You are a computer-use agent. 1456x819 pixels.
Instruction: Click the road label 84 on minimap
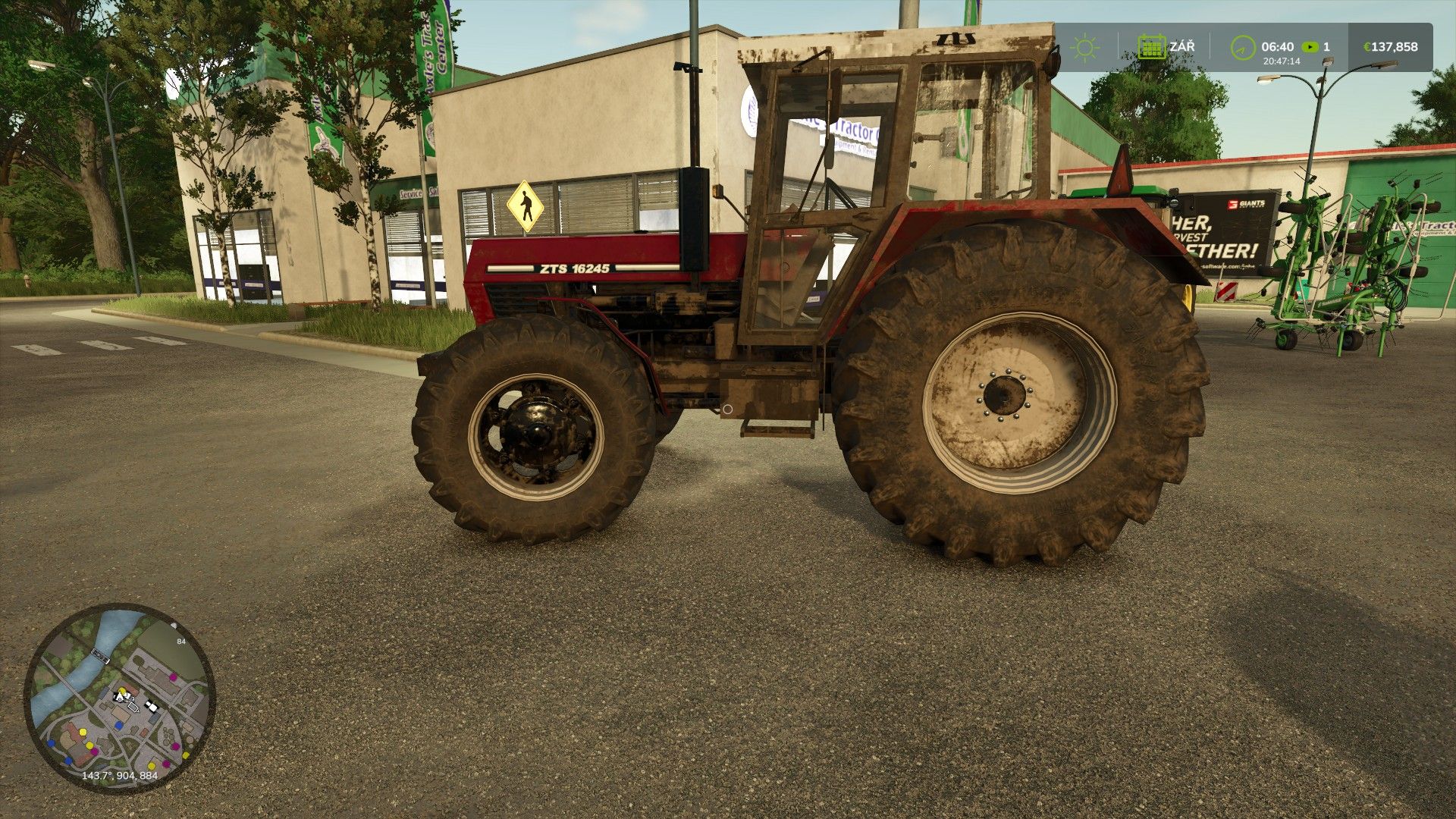click(181, 641)
